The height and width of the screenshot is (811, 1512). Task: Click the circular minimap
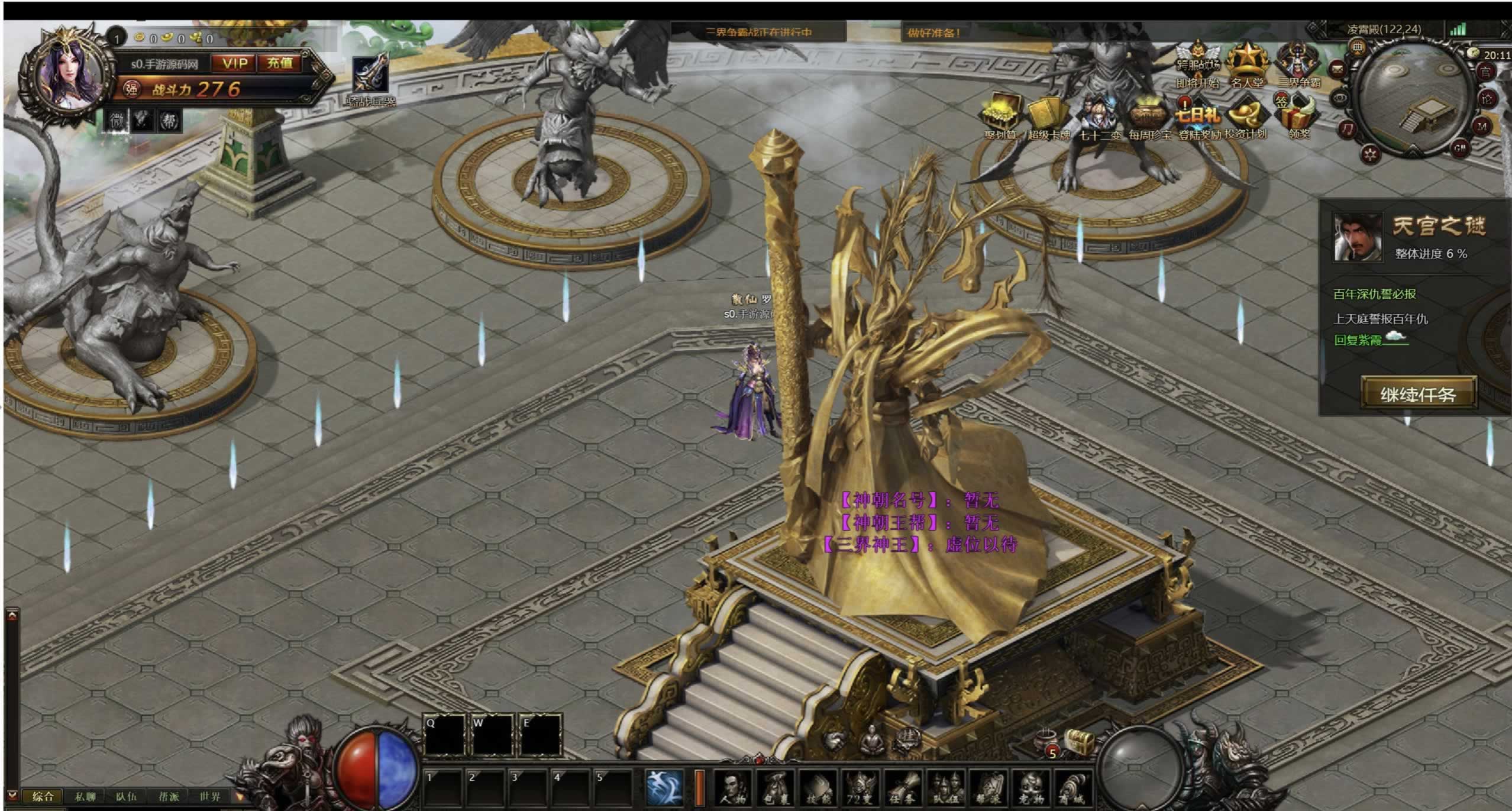click(1413, 98)
